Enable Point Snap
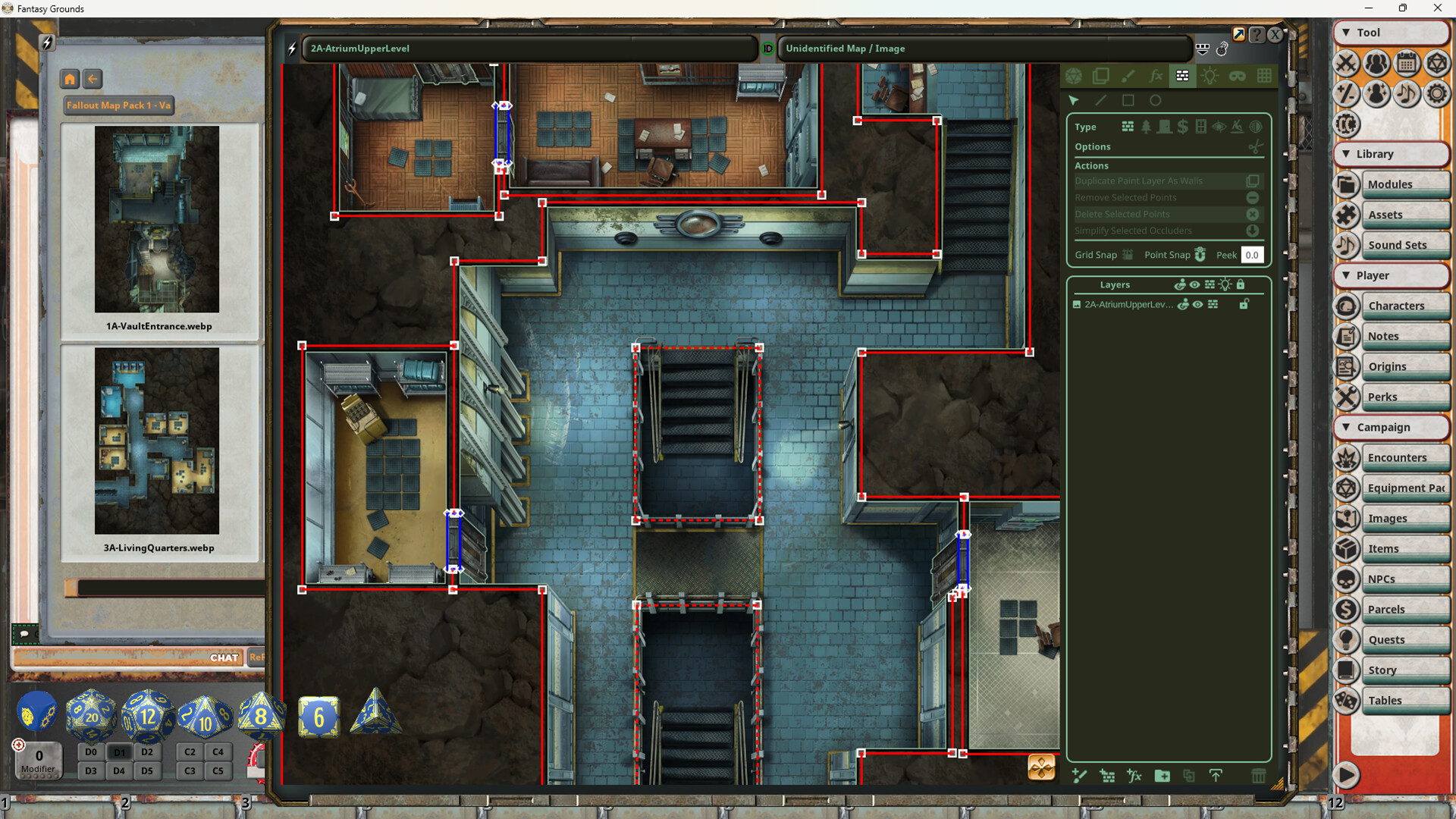This screenshot has width=1456, height=819. click(1200, 255)
